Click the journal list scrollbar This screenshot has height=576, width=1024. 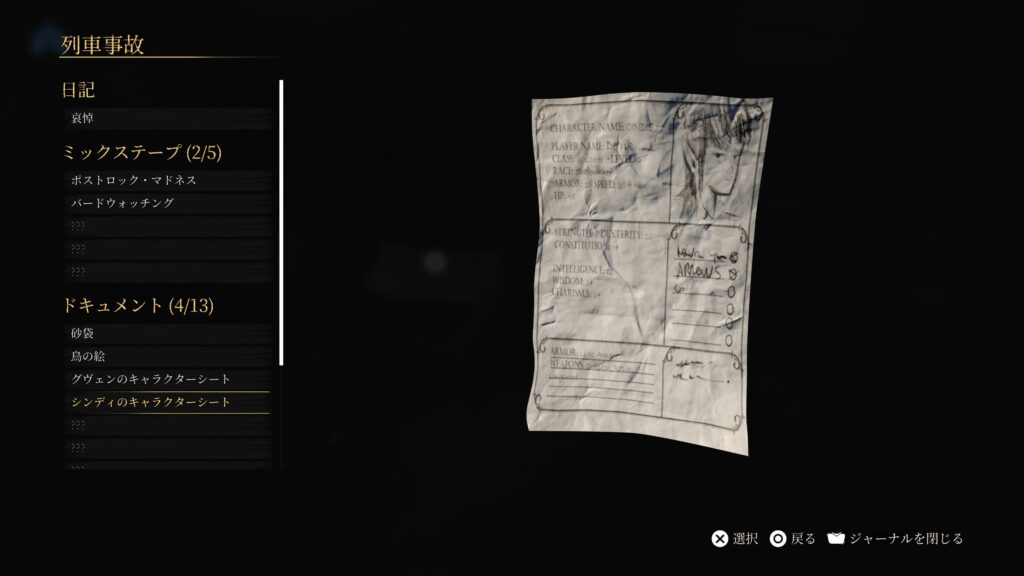point(281,222)
